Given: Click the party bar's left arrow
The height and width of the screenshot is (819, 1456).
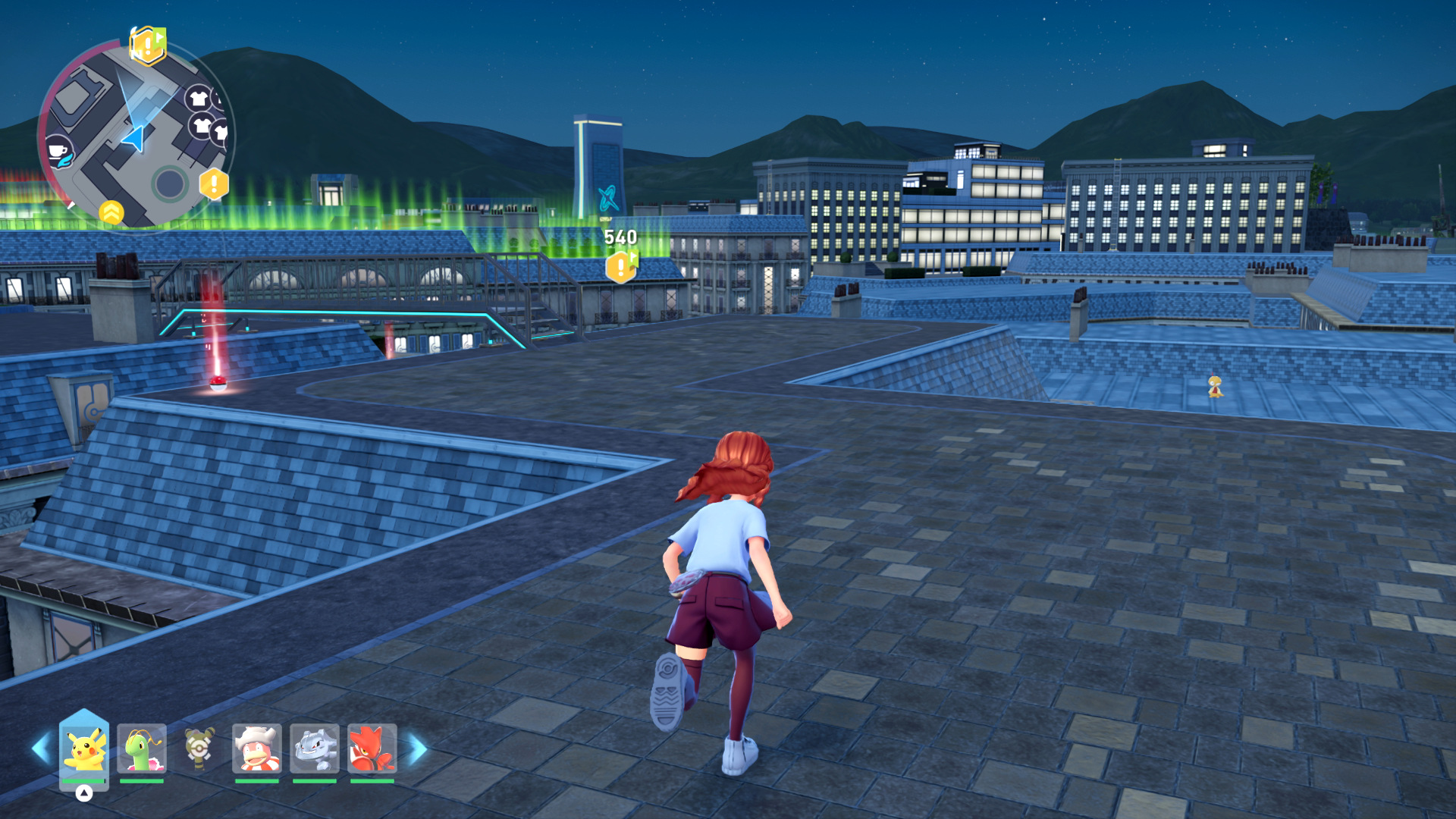Looking at the screenshot, I should pos(41,748).
